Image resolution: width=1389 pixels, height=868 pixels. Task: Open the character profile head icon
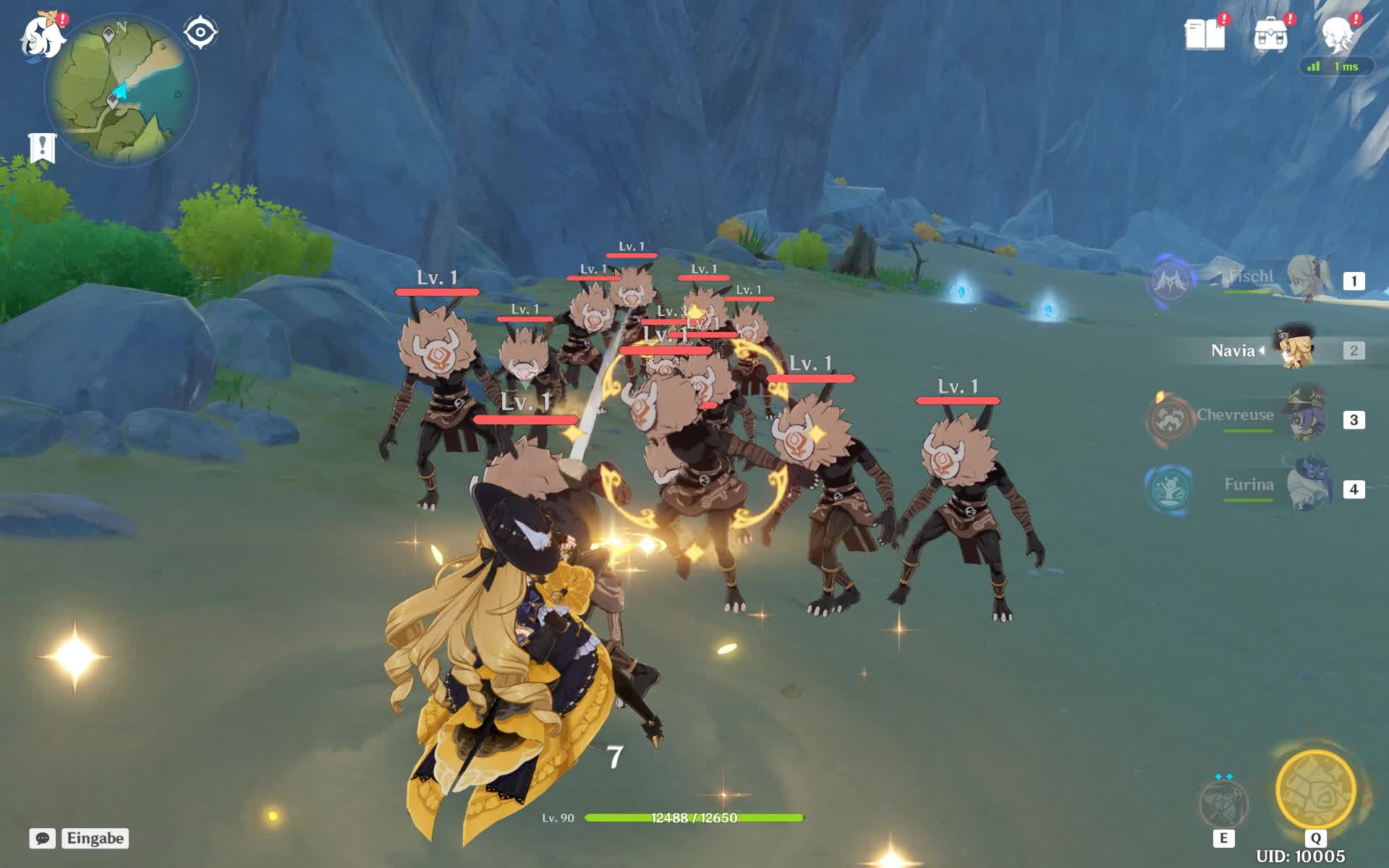pos(1338,34)
